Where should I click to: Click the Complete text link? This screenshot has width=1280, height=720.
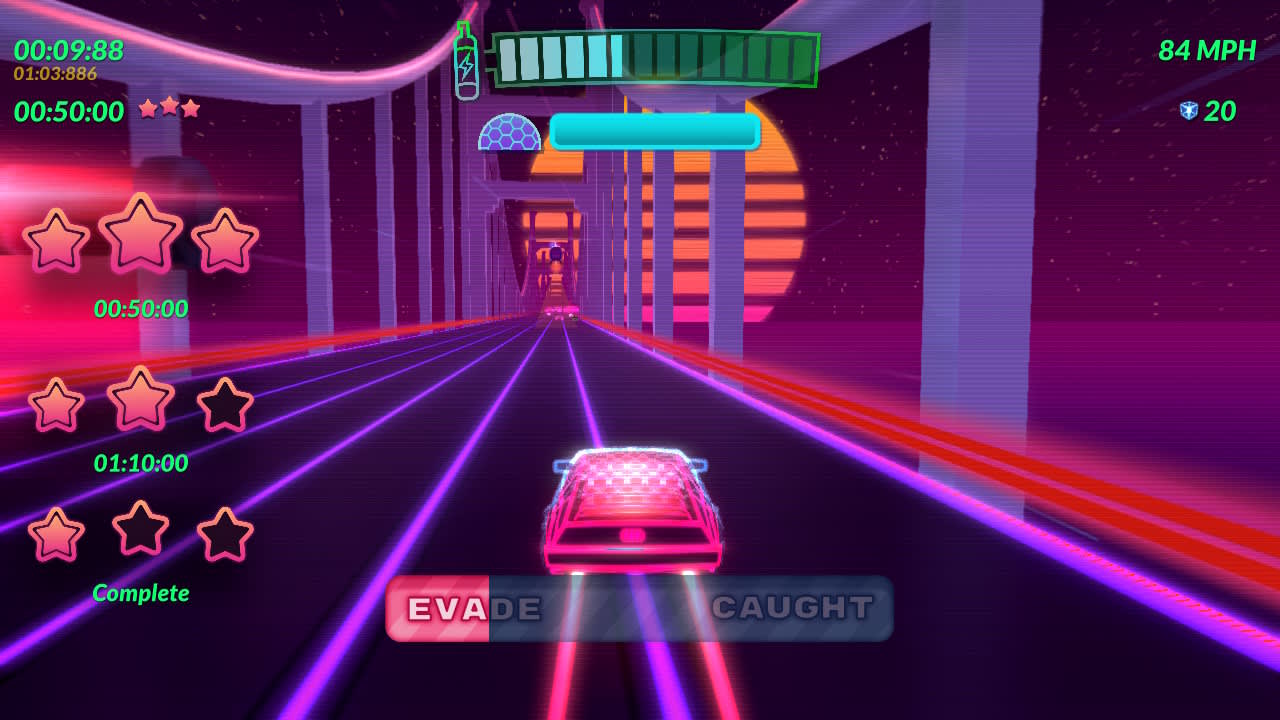coord(140,592)
